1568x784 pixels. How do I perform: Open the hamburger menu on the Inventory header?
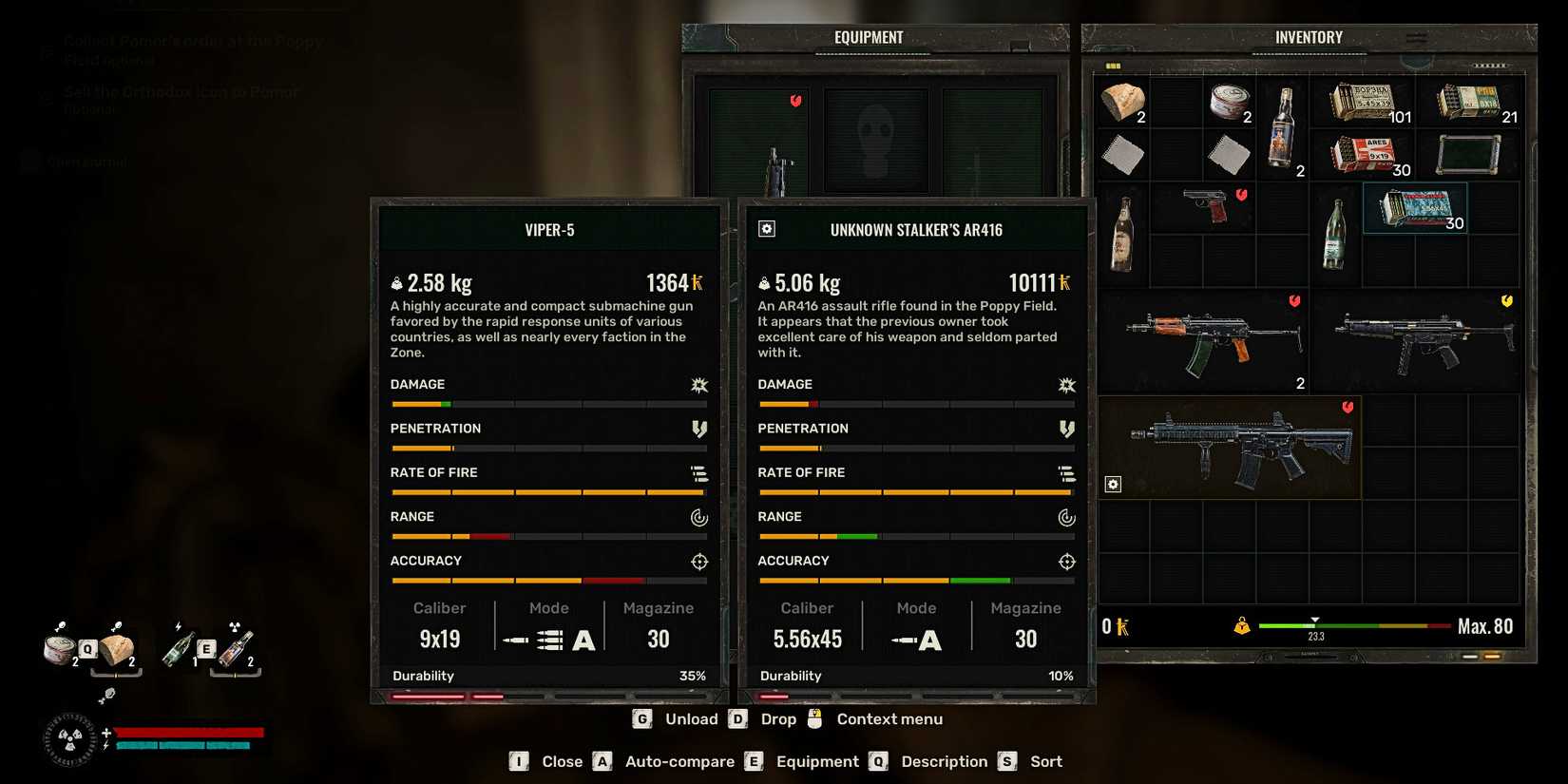click(x=1417, y=38)
